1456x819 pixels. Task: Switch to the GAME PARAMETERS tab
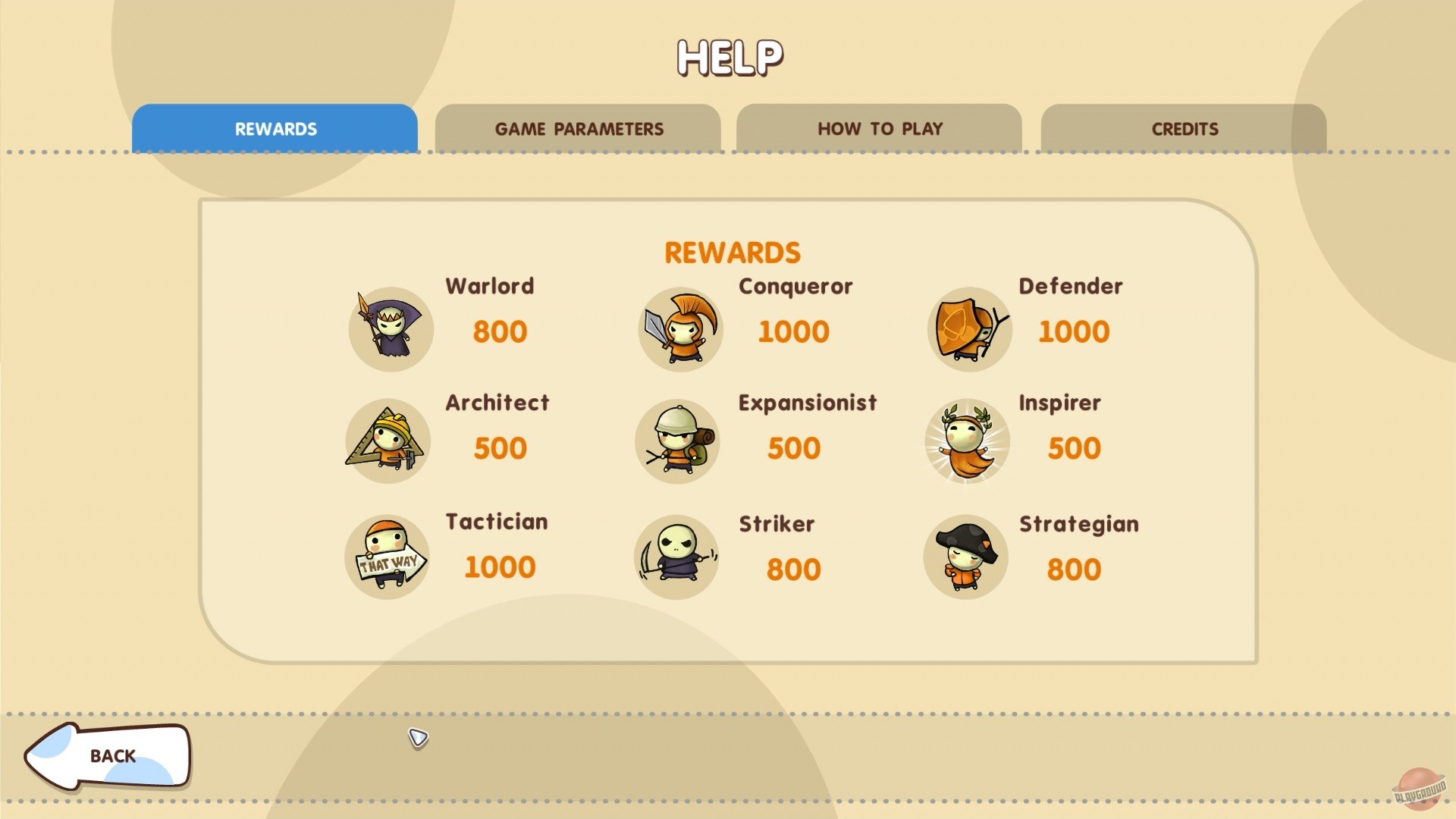579,129
